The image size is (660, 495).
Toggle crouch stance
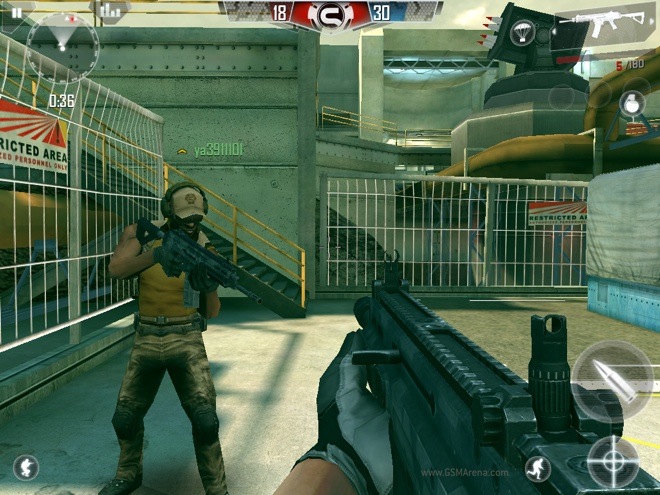26,467
